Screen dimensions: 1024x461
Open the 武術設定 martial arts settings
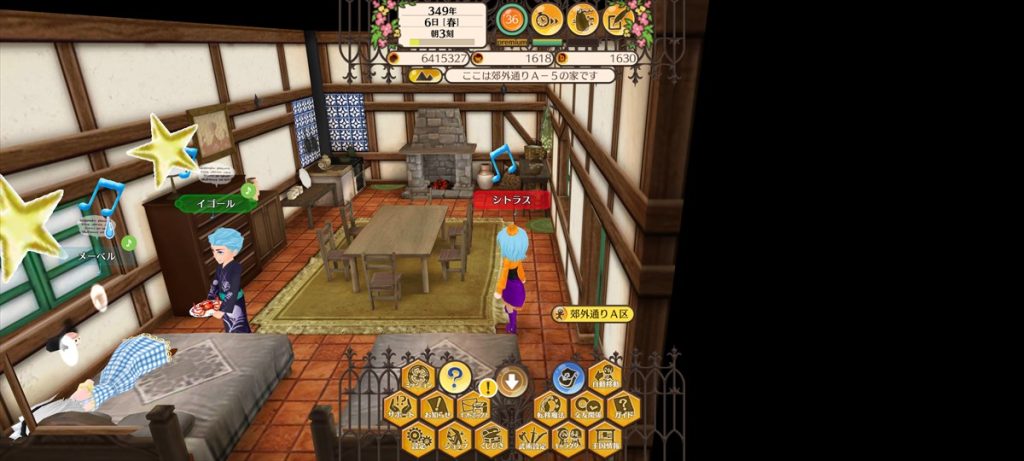pos(534,438)
